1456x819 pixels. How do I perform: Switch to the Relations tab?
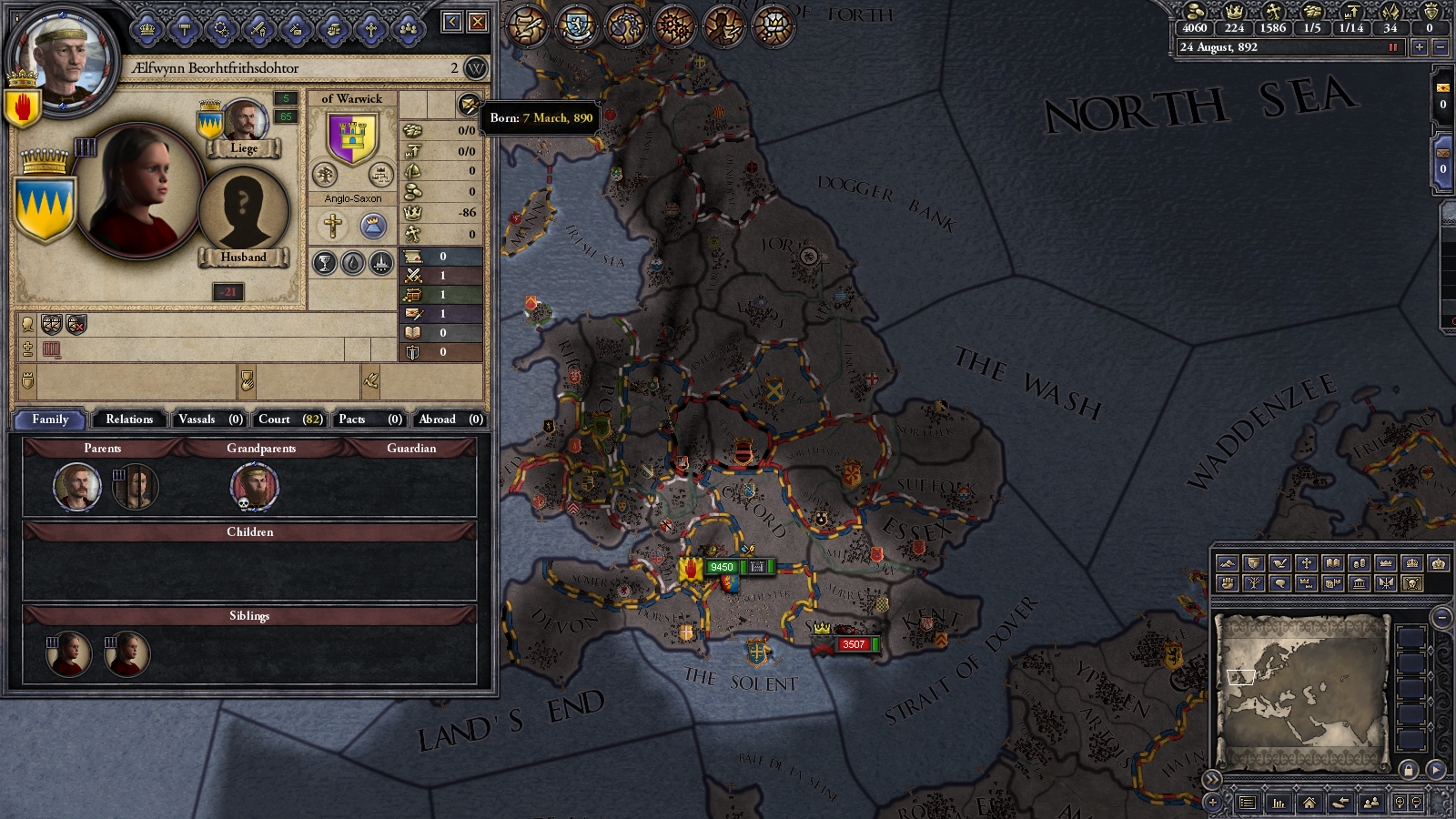coord(128,420)
